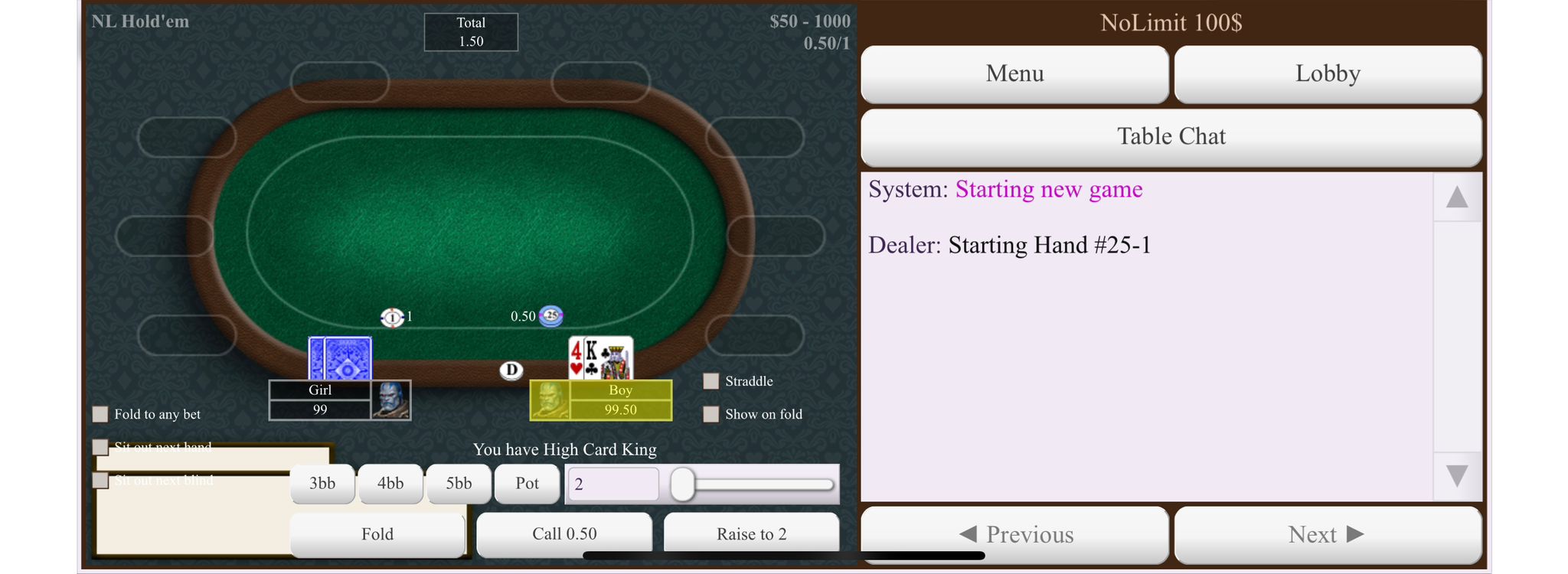This screenshot has width=1568, height=574.
Task: Toggle Sit out next blind checkbox
Action: tap(100, 480)
